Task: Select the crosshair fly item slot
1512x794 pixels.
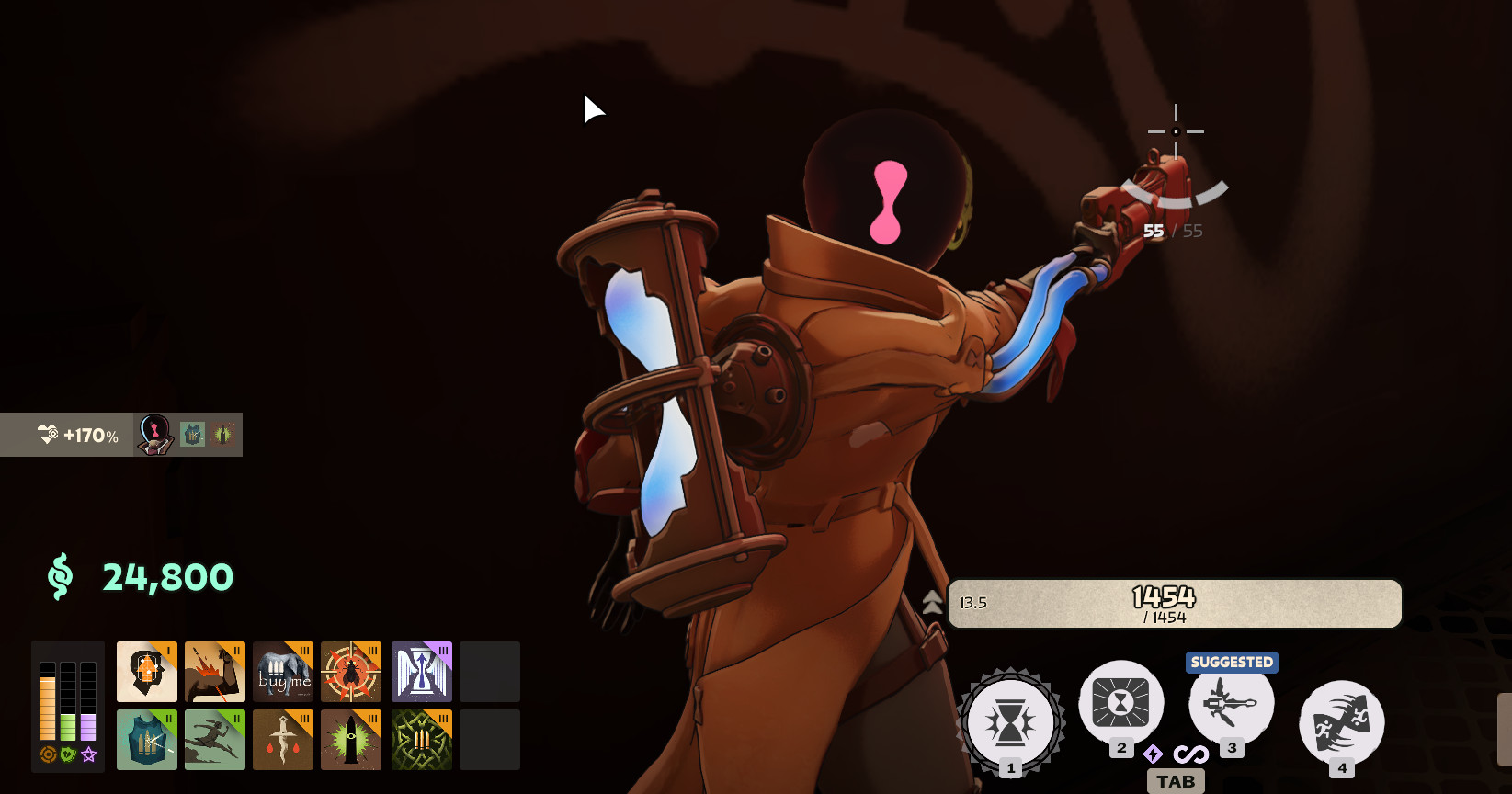Action: 351,672
